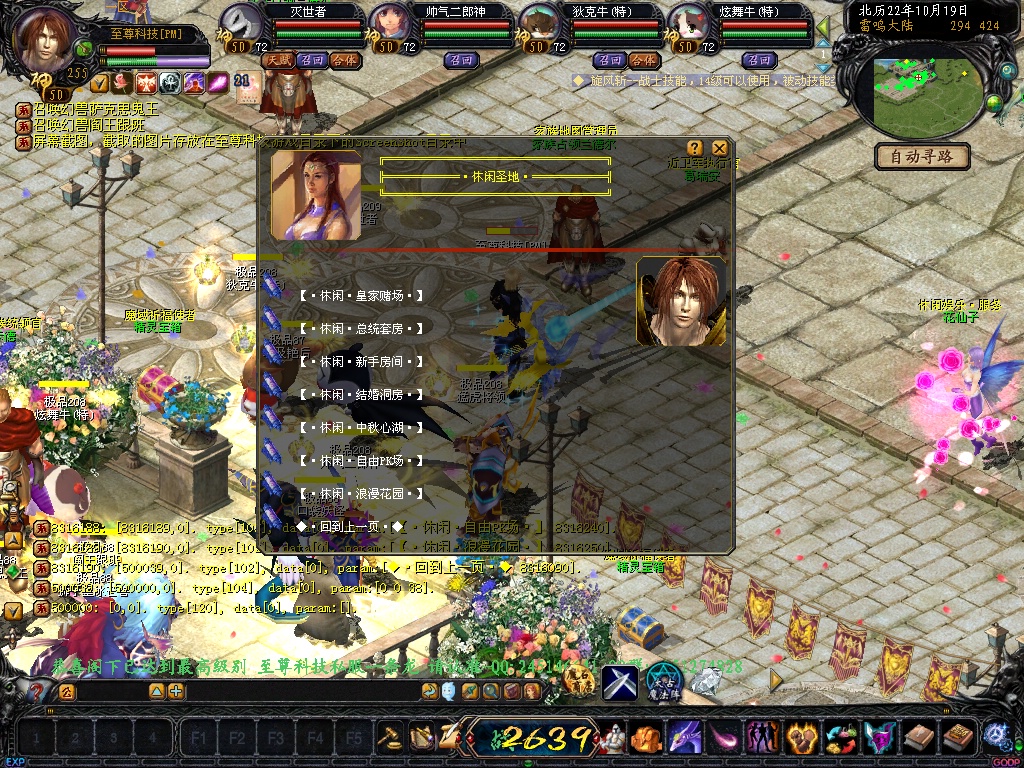The height and width of the screenshot is (768, 1024).
Task: Open the crossed swords icon above the hotbar
Action: click(619, 682)
